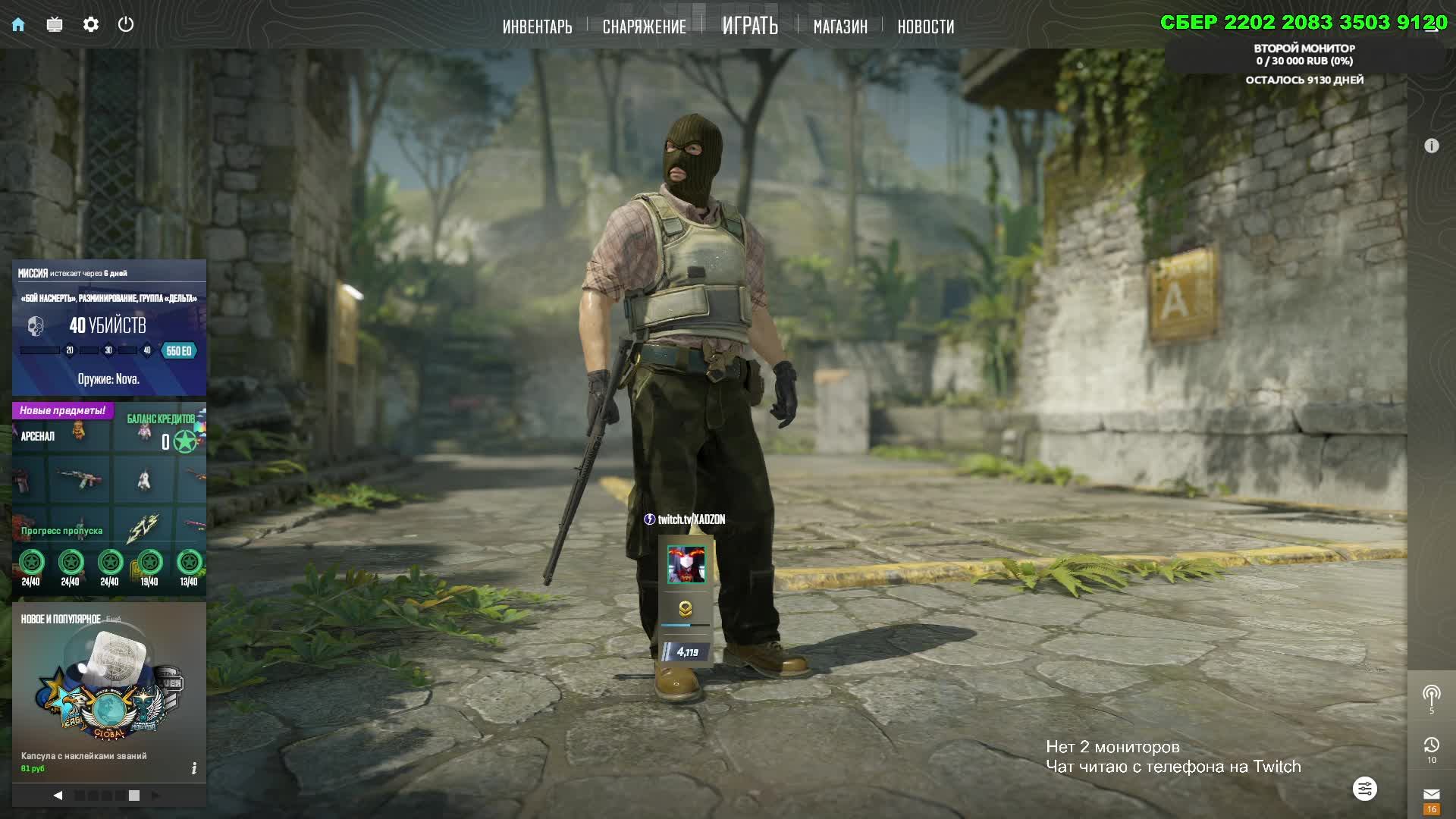Open the mail invites icon
1456x819 pixels.
(x=1431, y=795)
